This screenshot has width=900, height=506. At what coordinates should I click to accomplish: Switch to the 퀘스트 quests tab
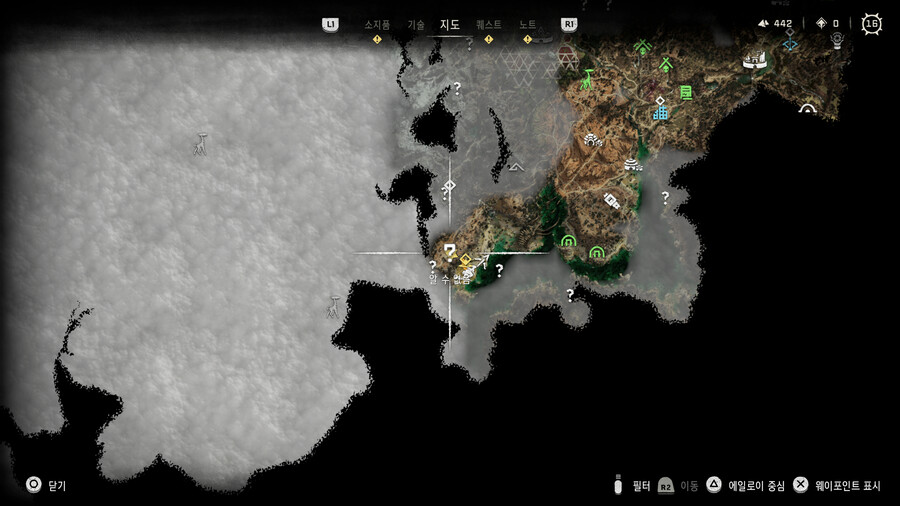click(x=488, y=24)
